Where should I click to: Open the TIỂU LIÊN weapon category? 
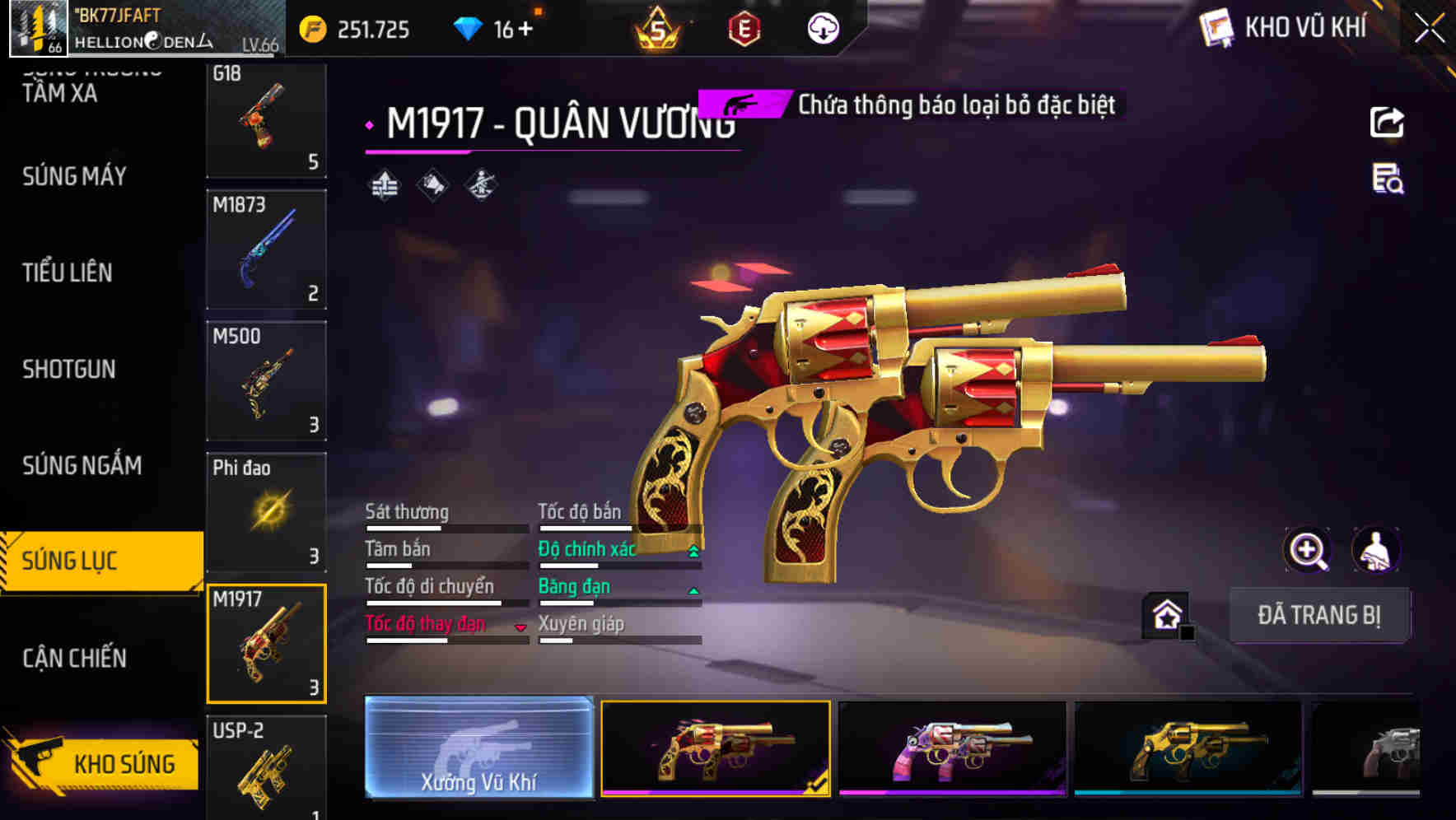click(66, 273)
